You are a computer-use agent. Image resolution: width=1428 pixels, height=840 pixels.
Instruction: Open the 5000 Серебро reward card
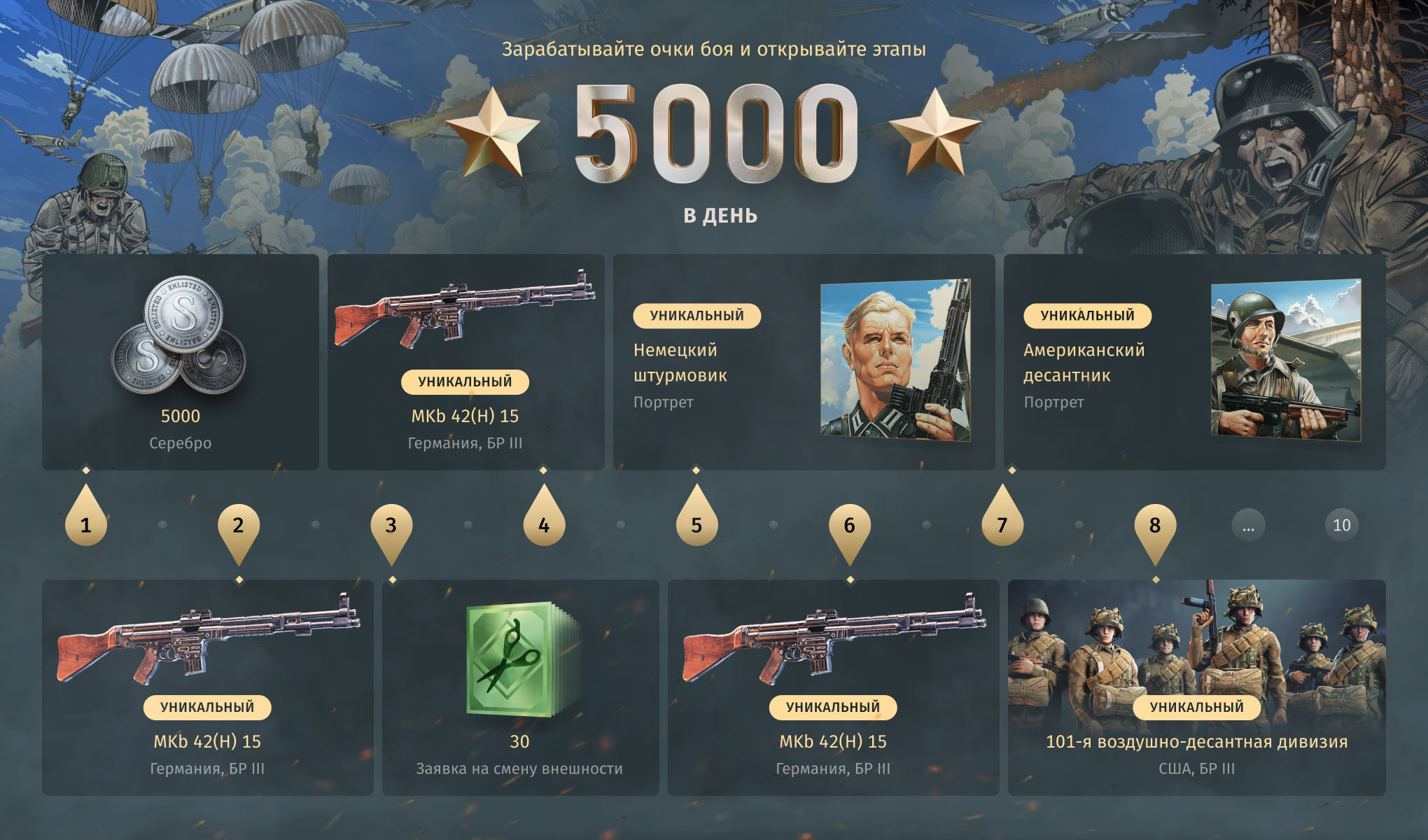[x=181, y=362]
